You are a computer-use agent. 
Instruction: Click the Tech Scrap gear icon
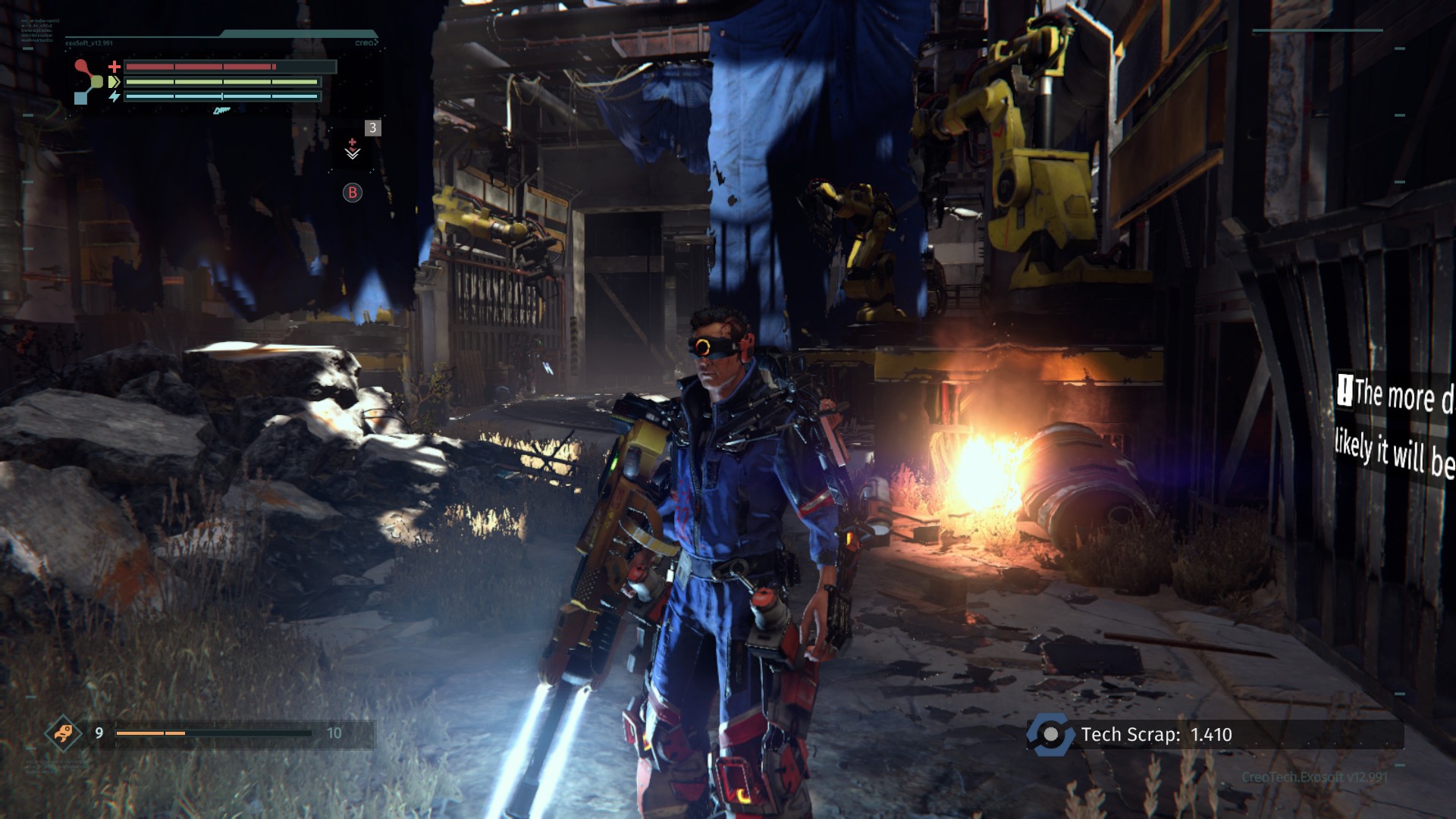pos(1050,734)
